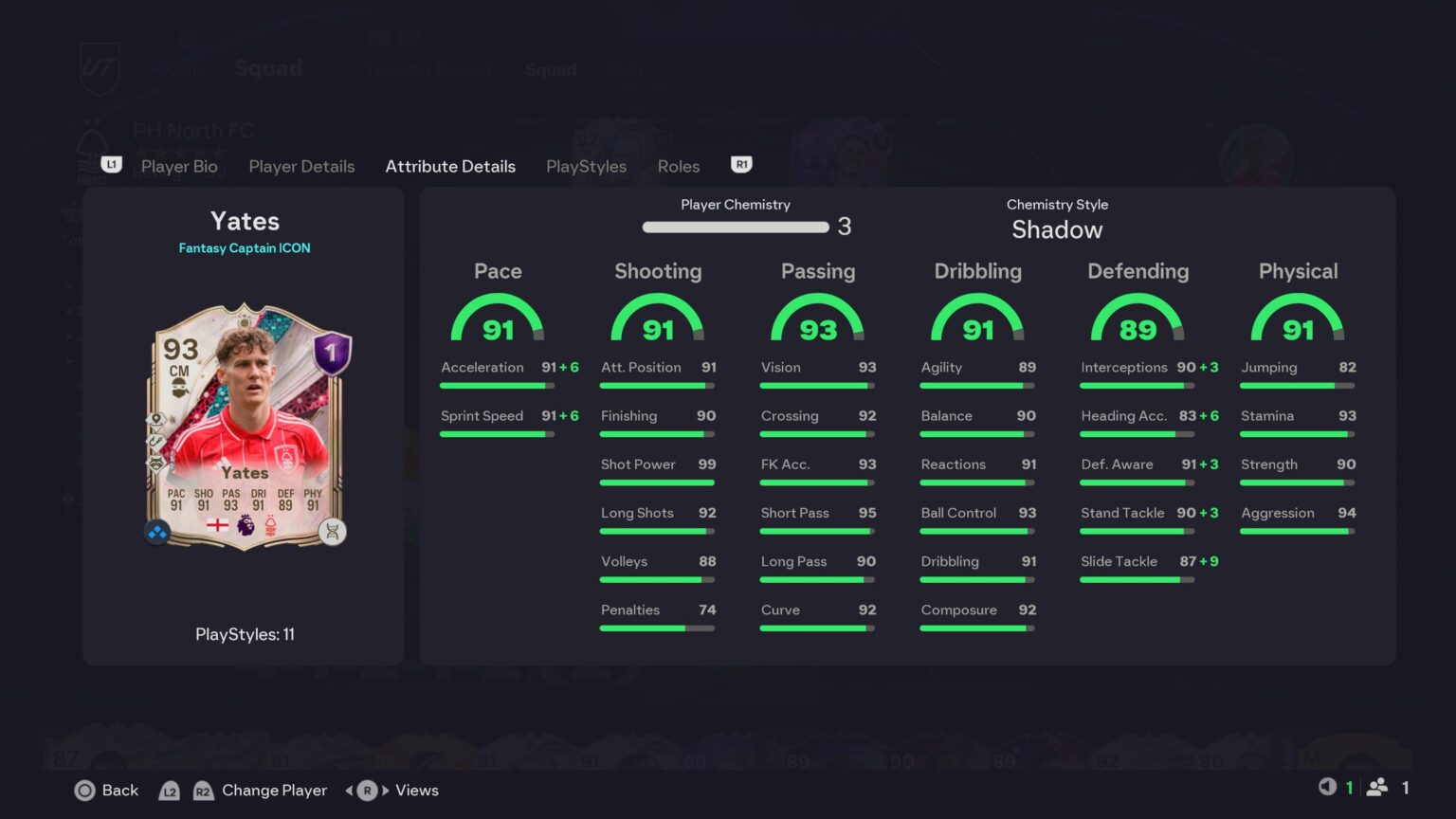This screenshot has height=819, width=1456.
Task: Click the right arrow beside Views
Action: tap(383, 790)
